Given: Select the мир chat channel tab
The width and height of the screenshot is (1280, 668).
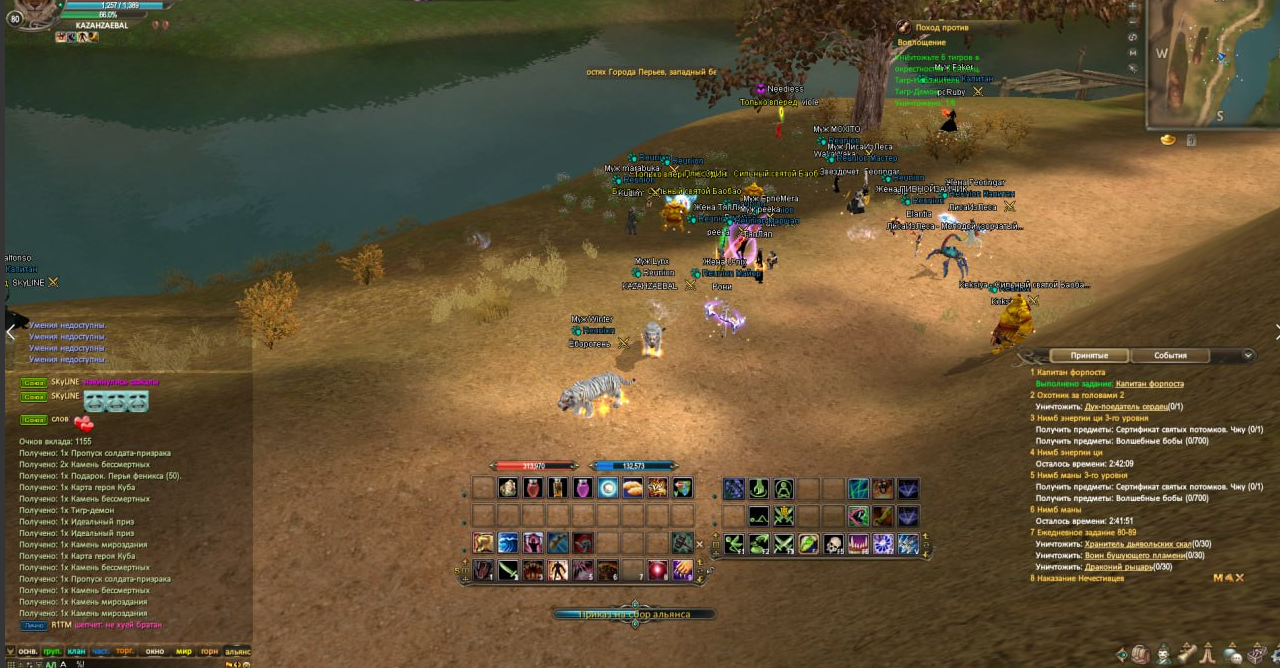Looking at the screenshot, I should 183,651.
